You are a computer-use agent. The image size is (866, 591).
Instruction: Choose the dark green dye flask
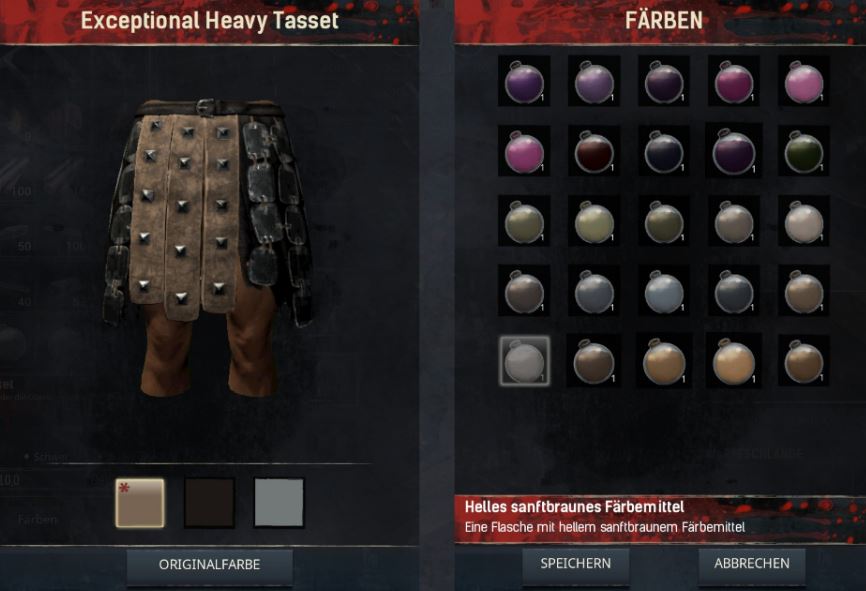point(804,152)
